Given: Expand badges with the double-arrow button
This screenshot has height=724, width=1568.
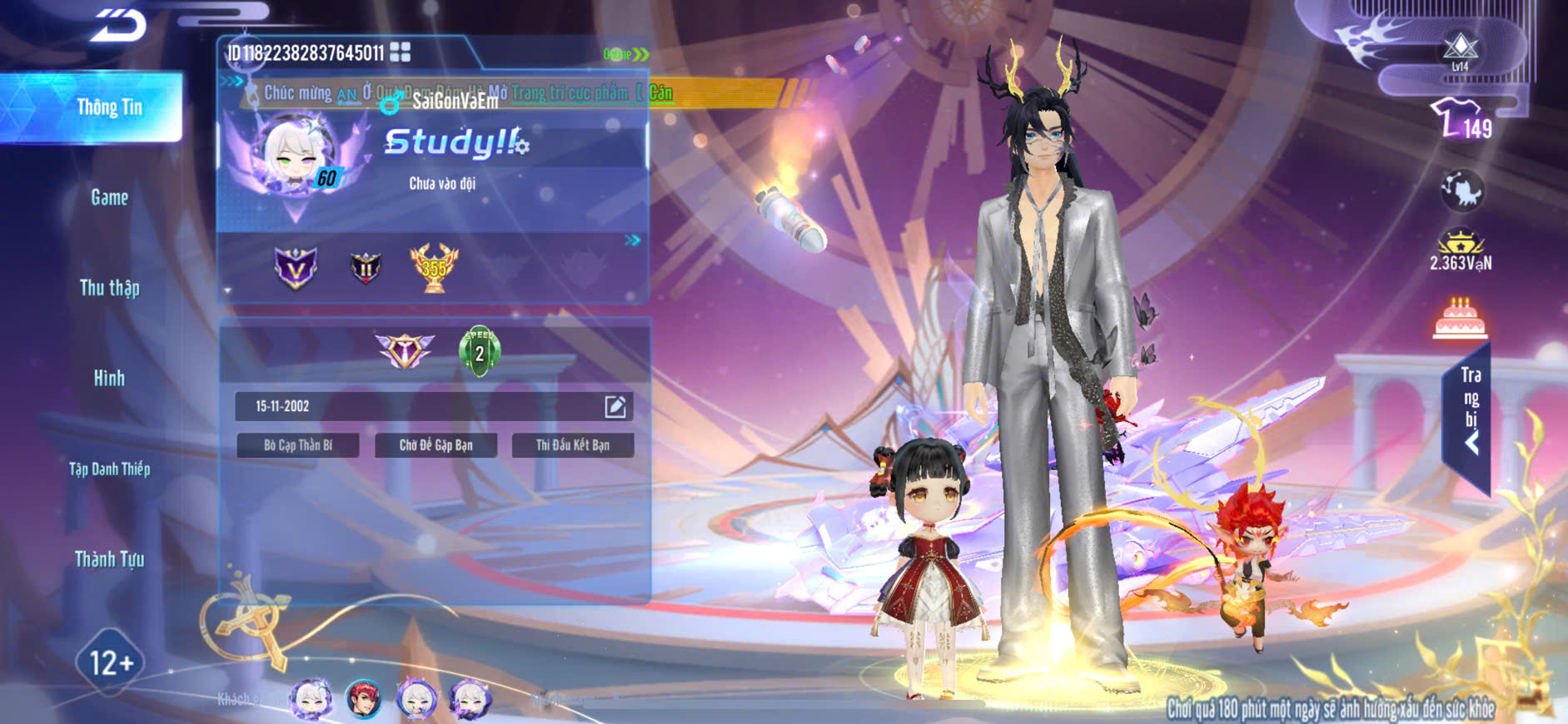Looking at the screenshot, I should tap(633, 241).
